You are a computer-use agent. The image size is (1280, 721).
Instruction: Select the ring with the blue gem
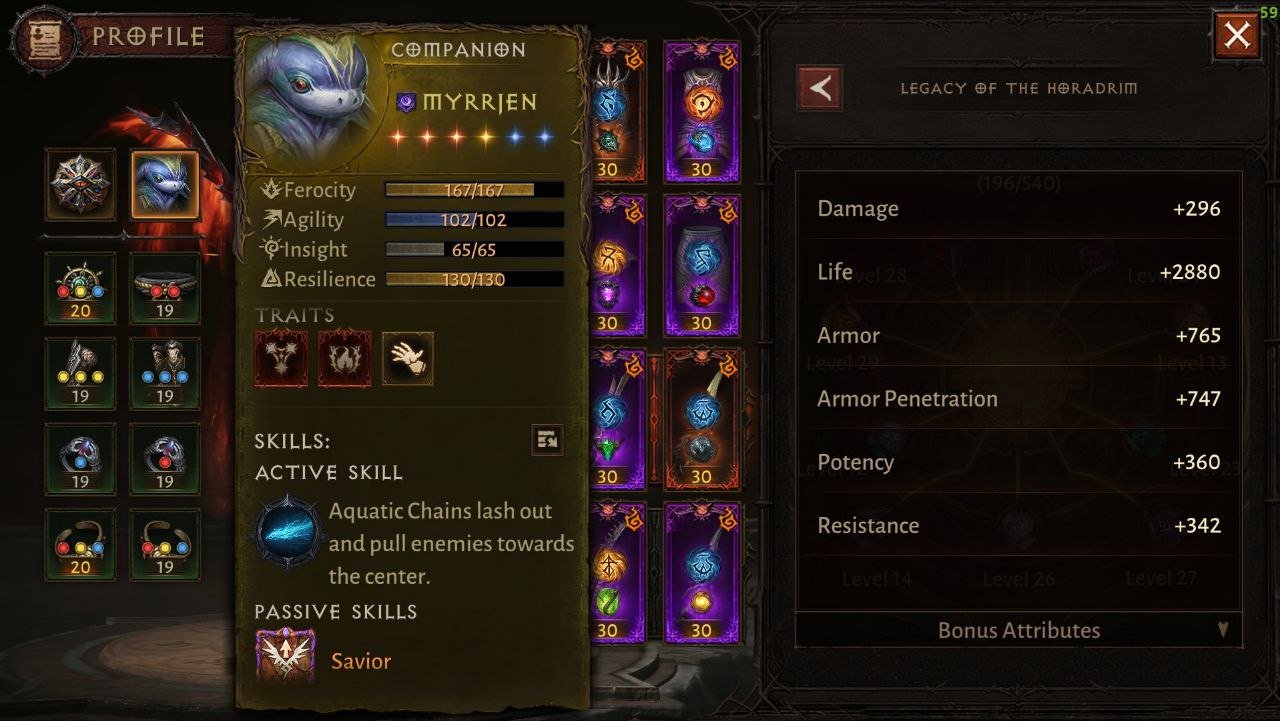click(x=80, y=459)
